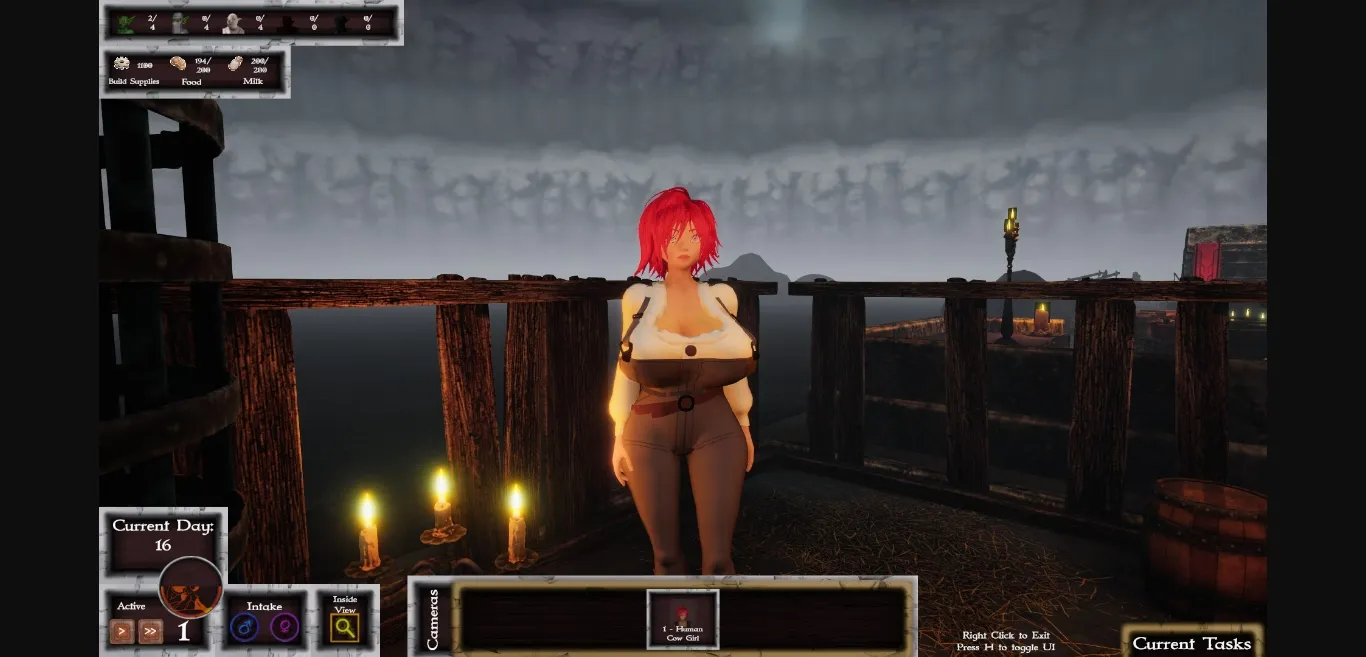
Task: Open Inside View with the magnifier icon
Action: point(345,628)
